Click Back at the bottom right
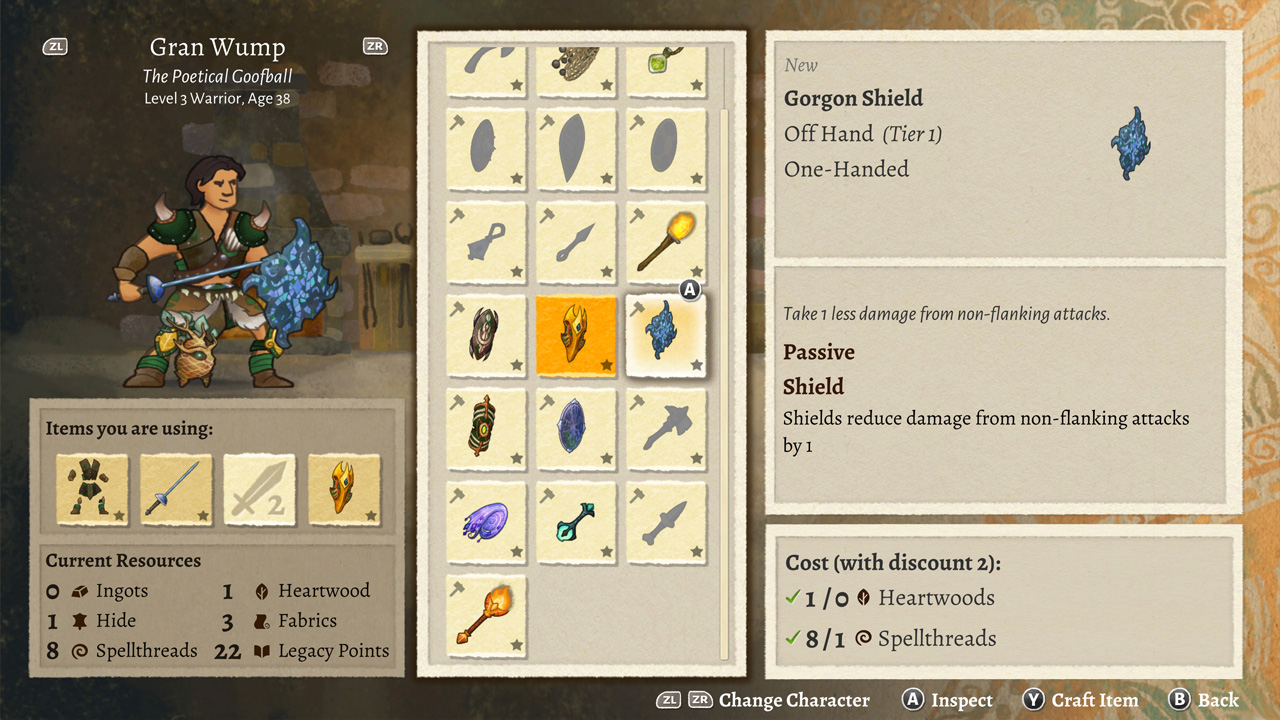 coord(1216,700)
